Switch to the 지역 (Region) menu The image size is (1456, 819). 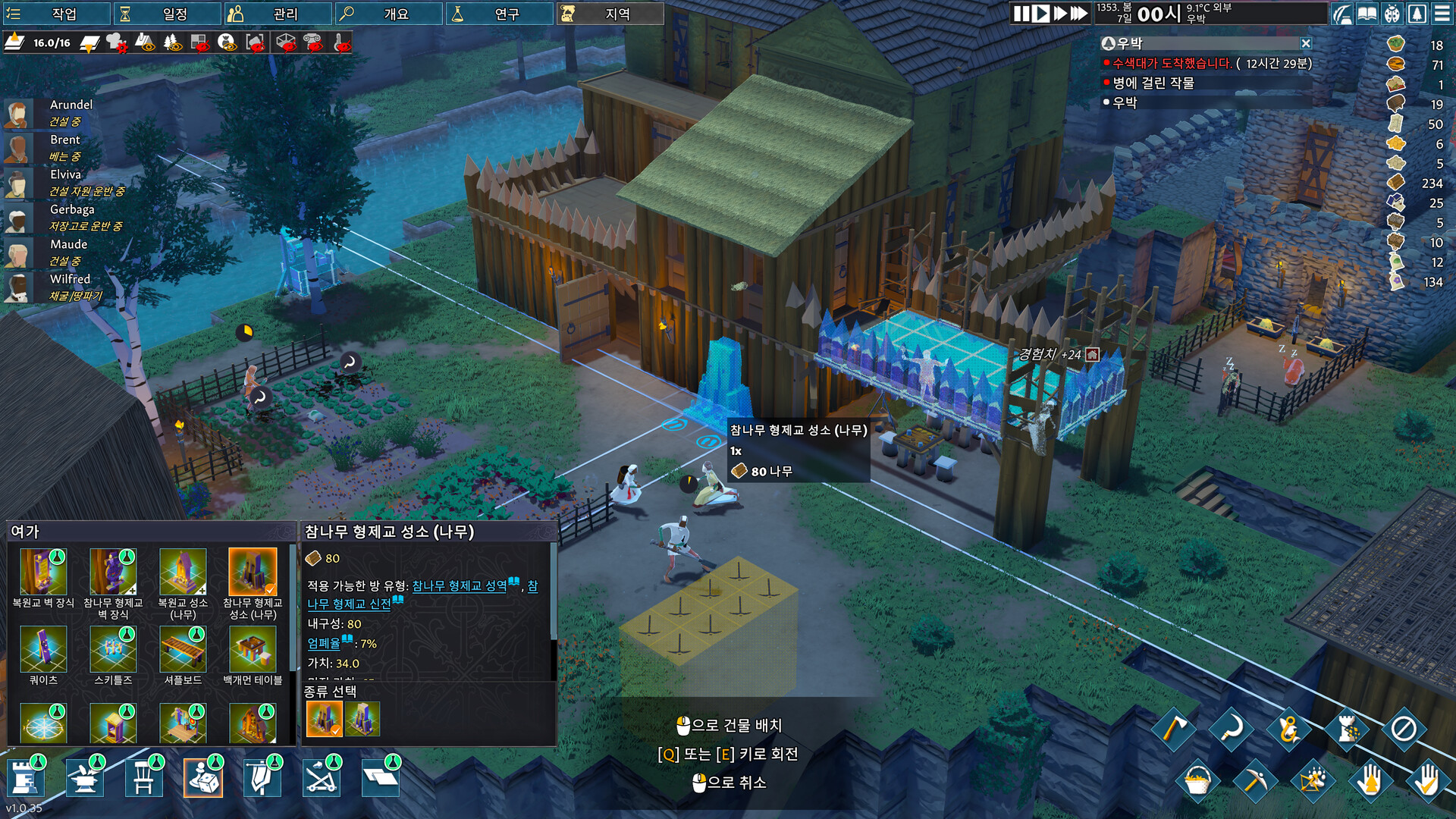[610, 14]
